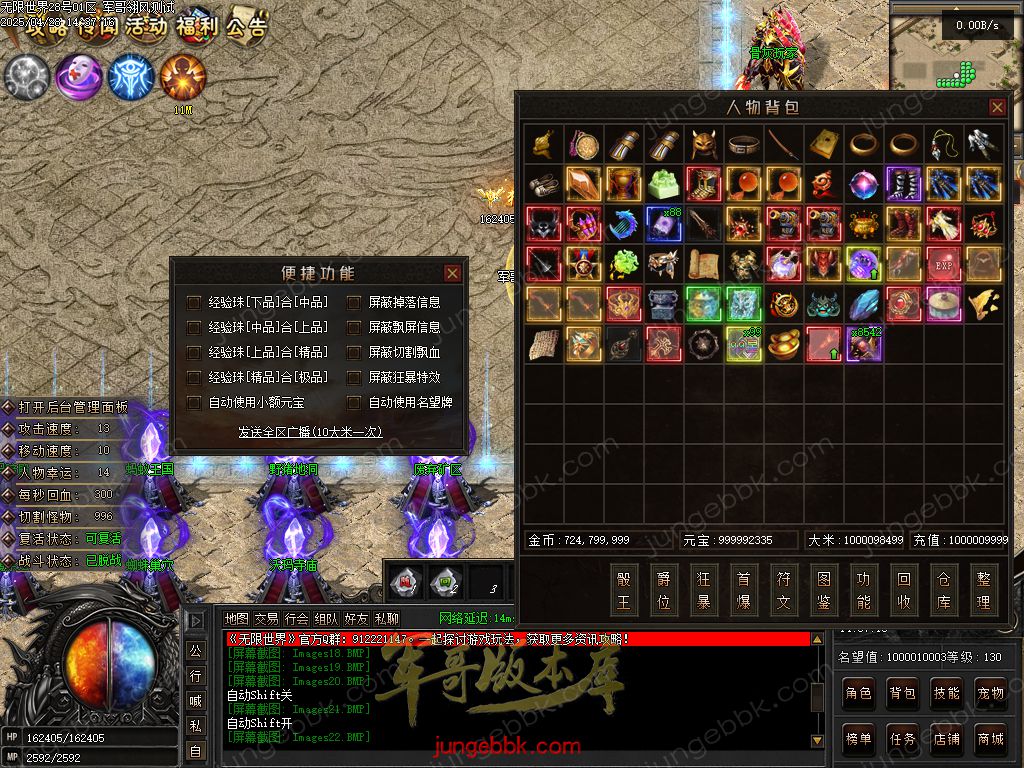Viewport: 1024px width, 768px height.
Task: Open the 商城 shop button
Action: 990,739
